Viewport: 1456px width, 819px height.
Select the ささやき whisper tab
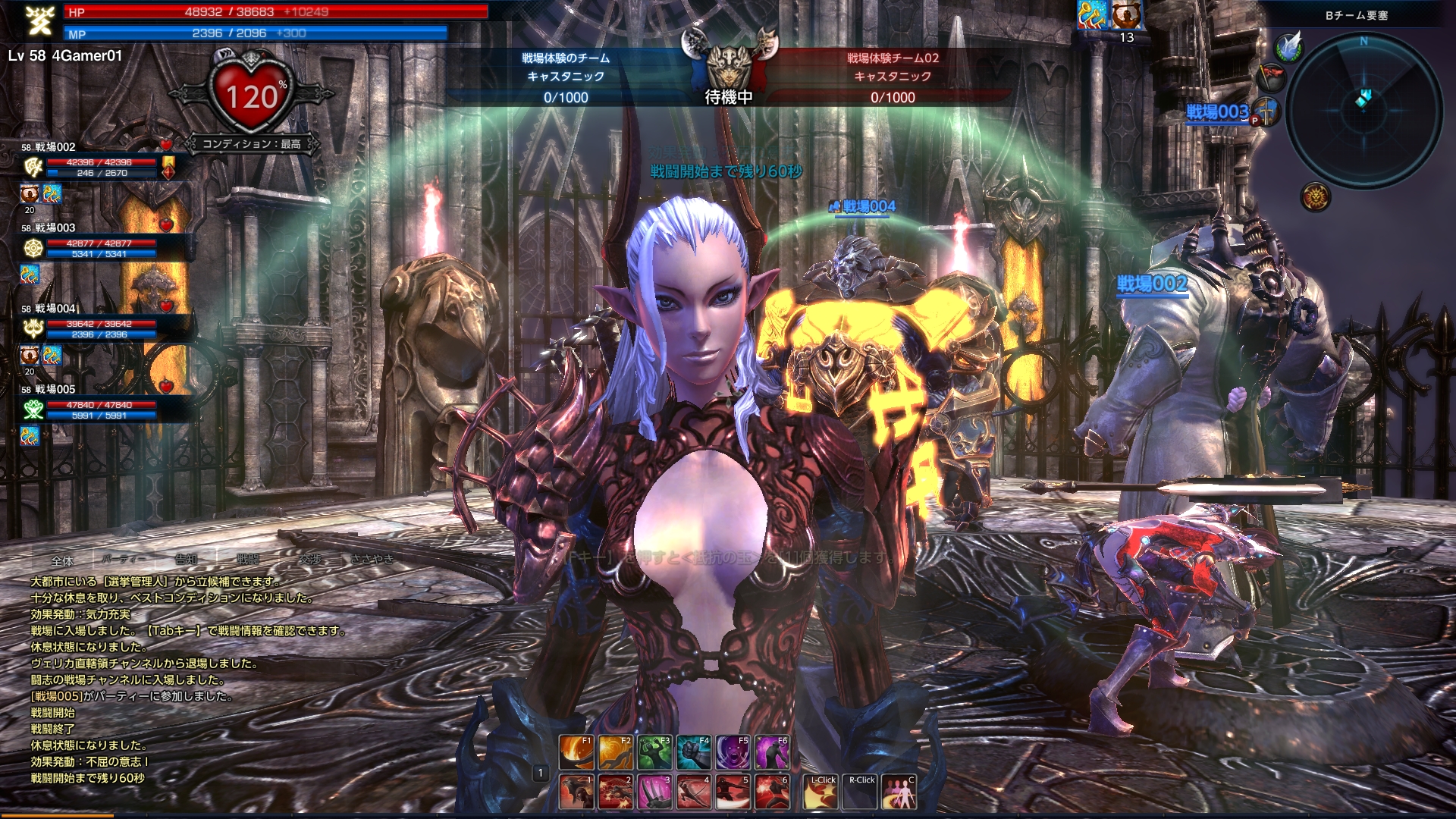coord(372,560)
